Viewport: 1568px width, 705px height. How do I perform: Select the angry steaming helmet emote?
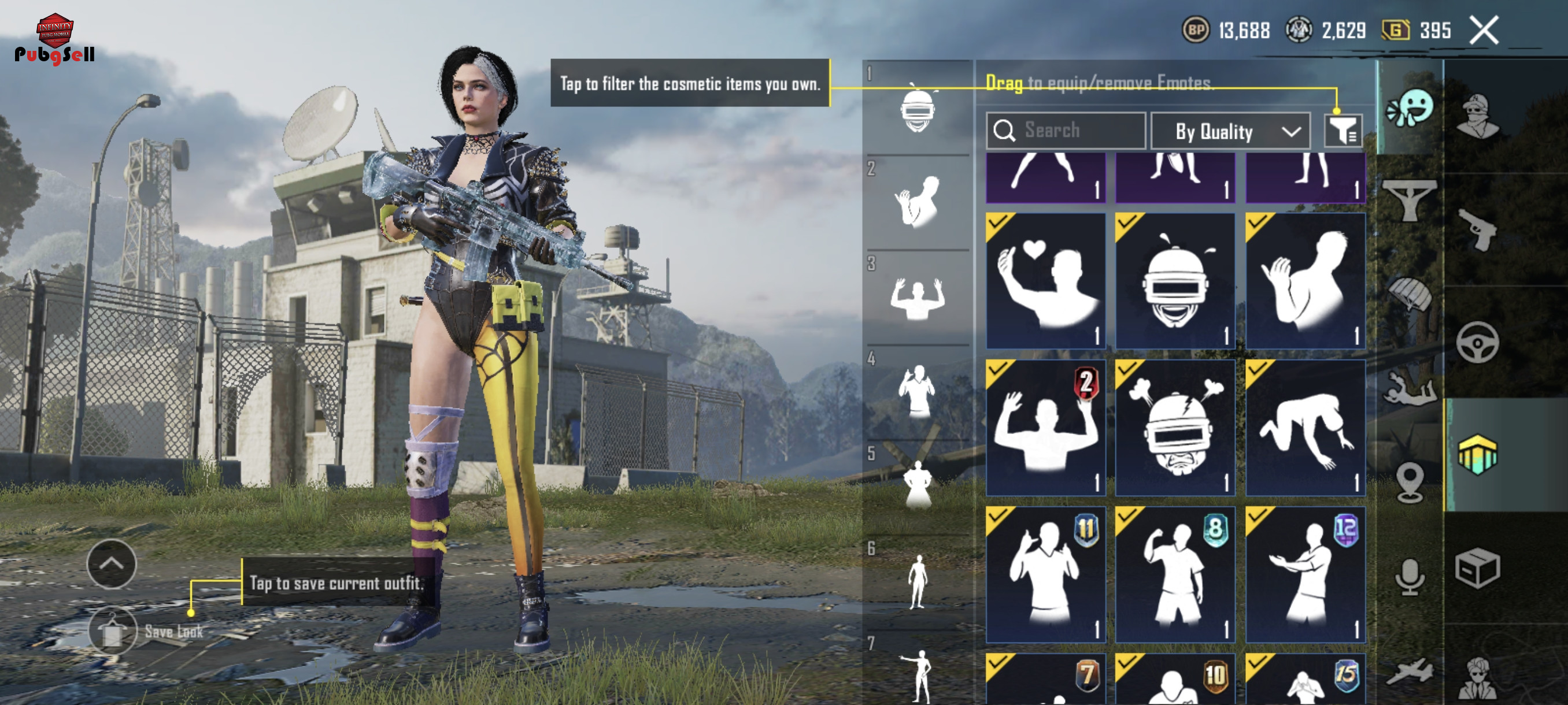tap(1175, 427)
